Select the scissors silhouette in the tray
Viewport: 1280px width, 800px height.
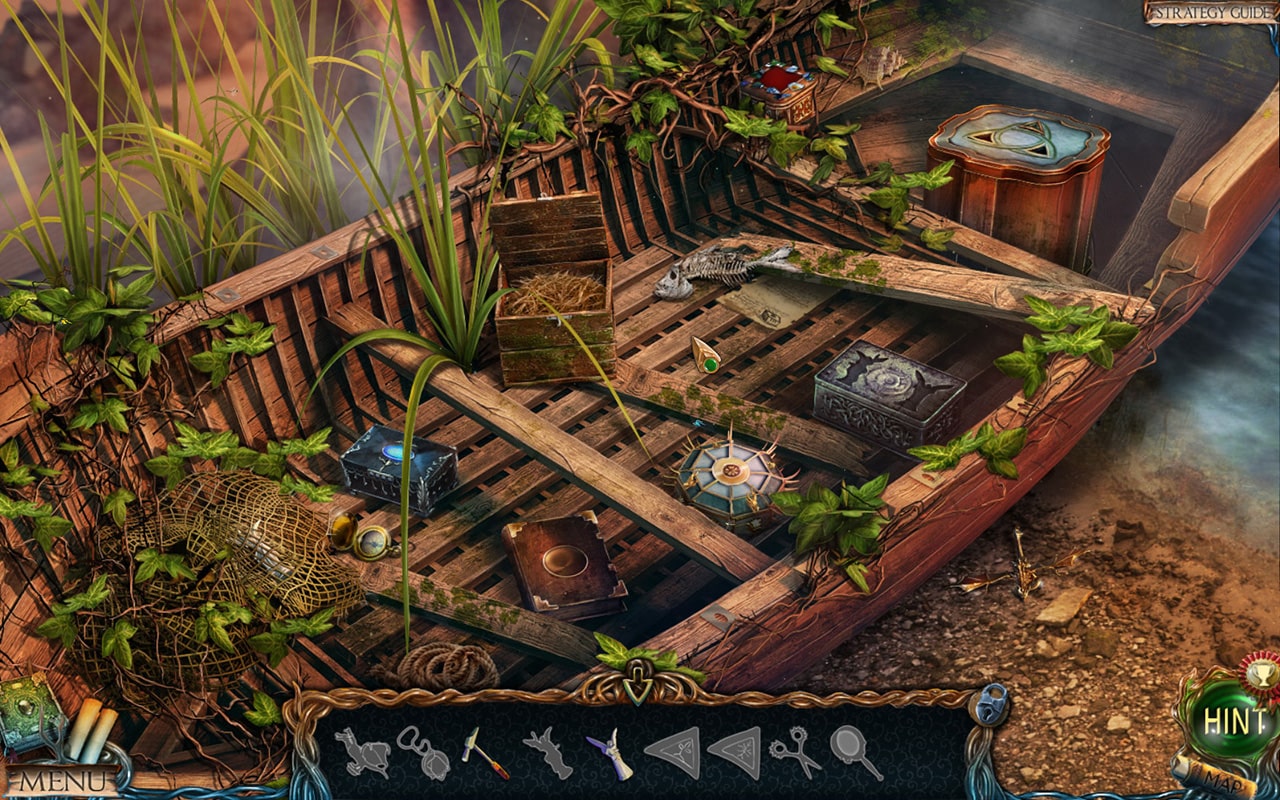click(x=794, y=752)
